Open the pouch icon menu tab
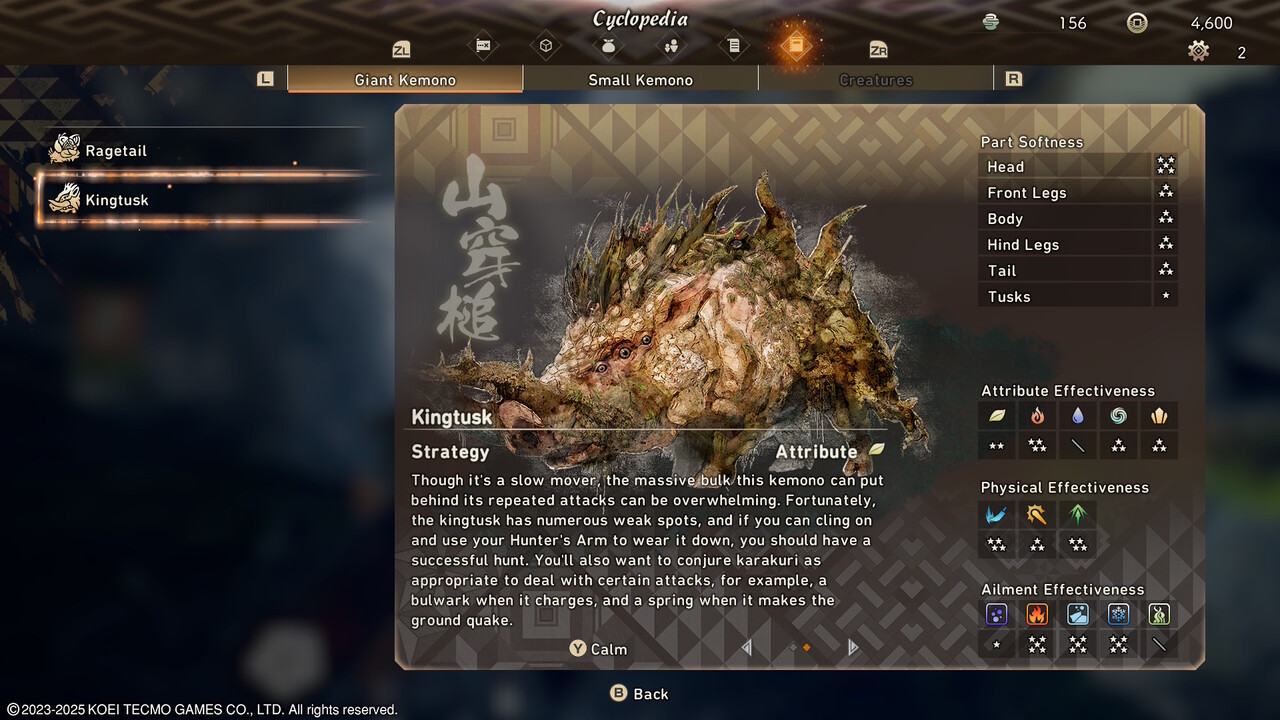1280x720 pixels. 607,46
